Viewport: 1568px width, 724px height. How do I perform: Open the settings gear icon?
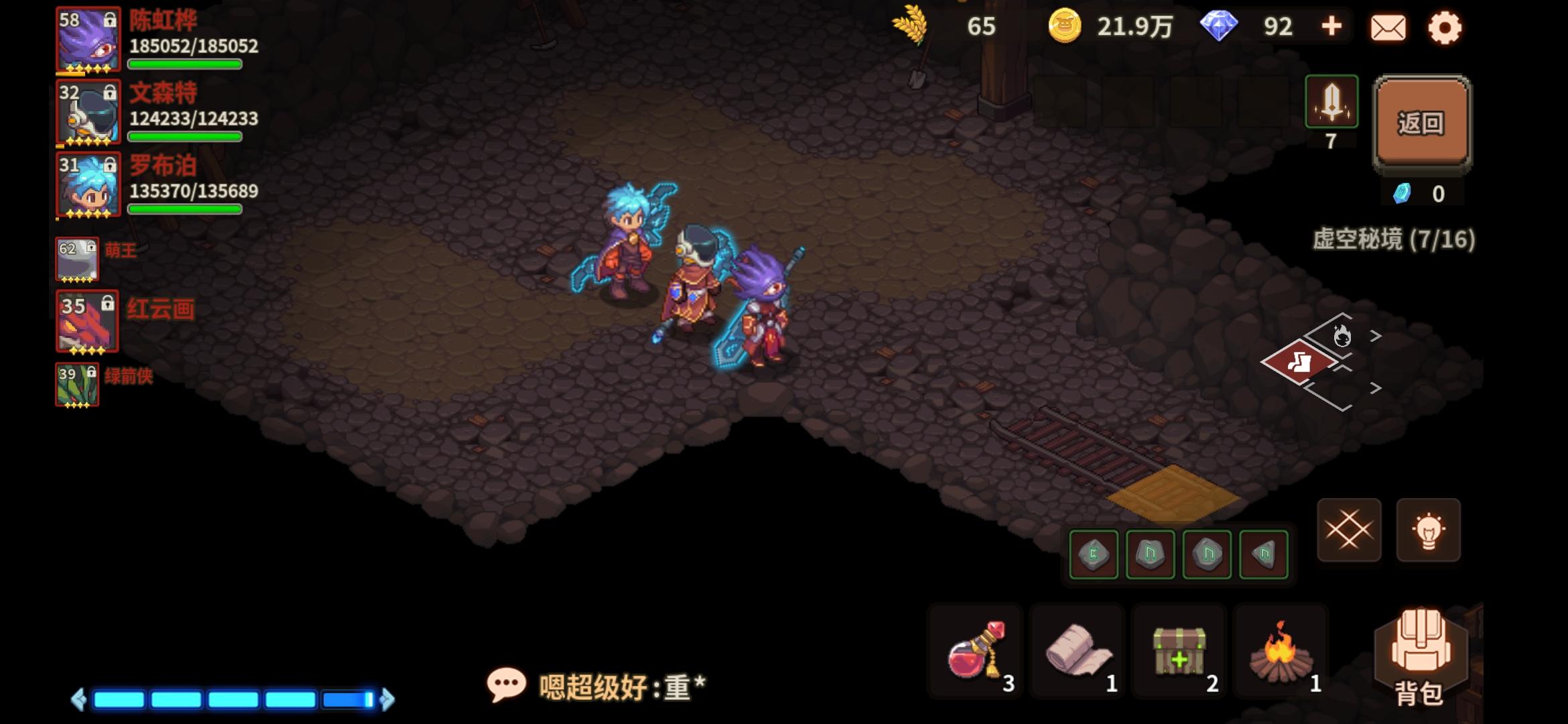[1445, 27]
